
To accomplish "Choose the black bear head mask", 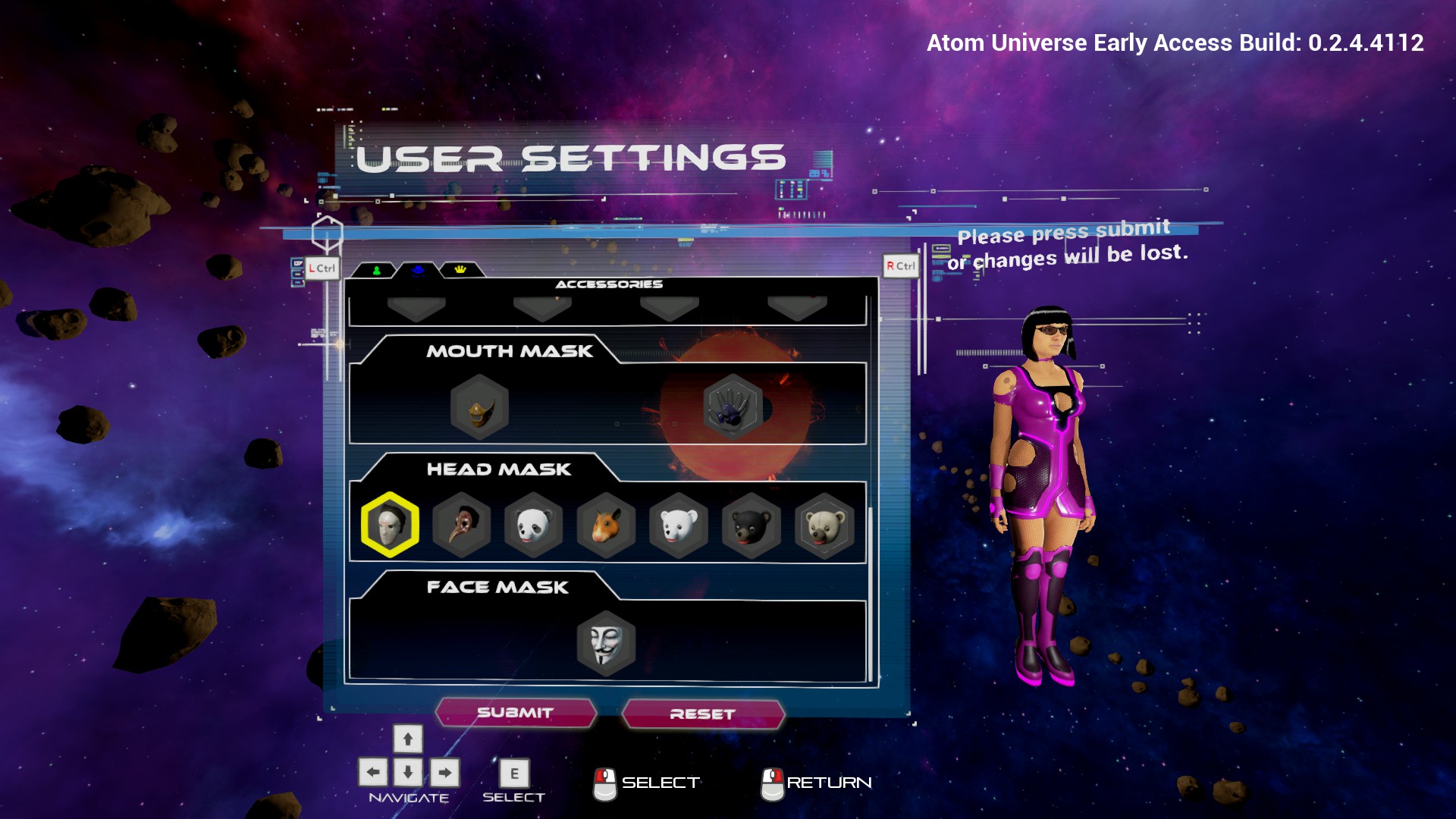I will click(751, 525).
